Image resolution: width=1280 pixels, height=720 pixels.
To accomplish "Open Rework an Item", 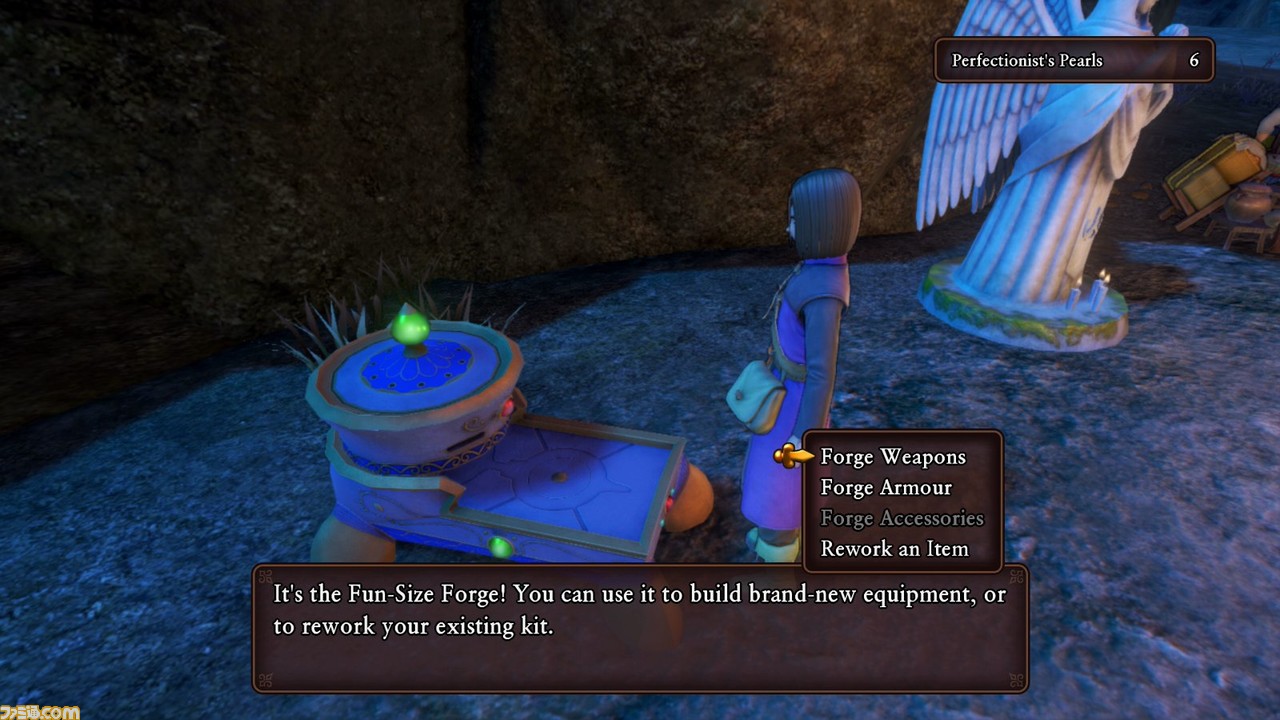I will pyautogui.click(x=894, y=549).
